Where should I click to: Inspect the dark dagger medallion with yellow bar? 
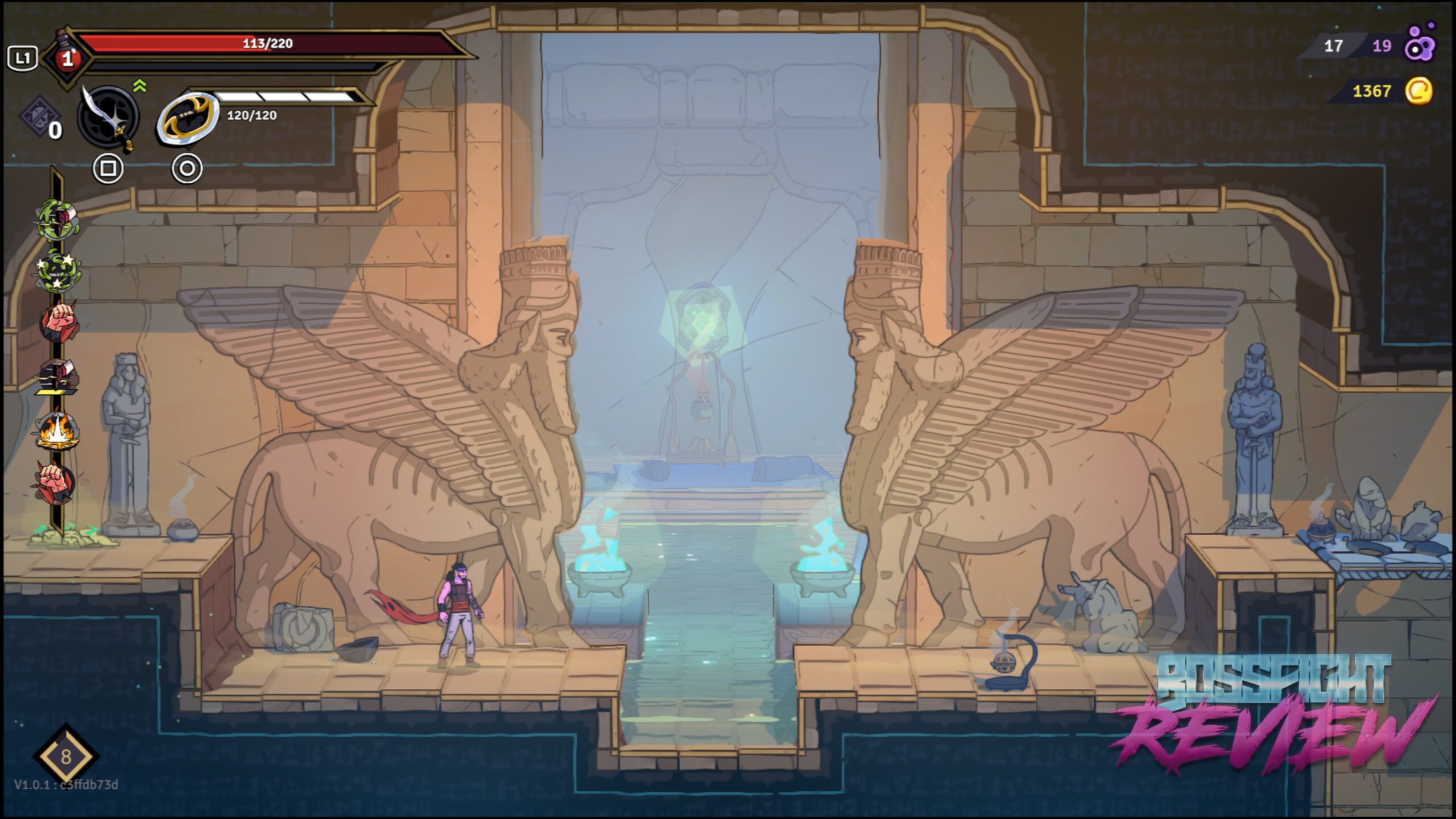(x=58, y=377)
